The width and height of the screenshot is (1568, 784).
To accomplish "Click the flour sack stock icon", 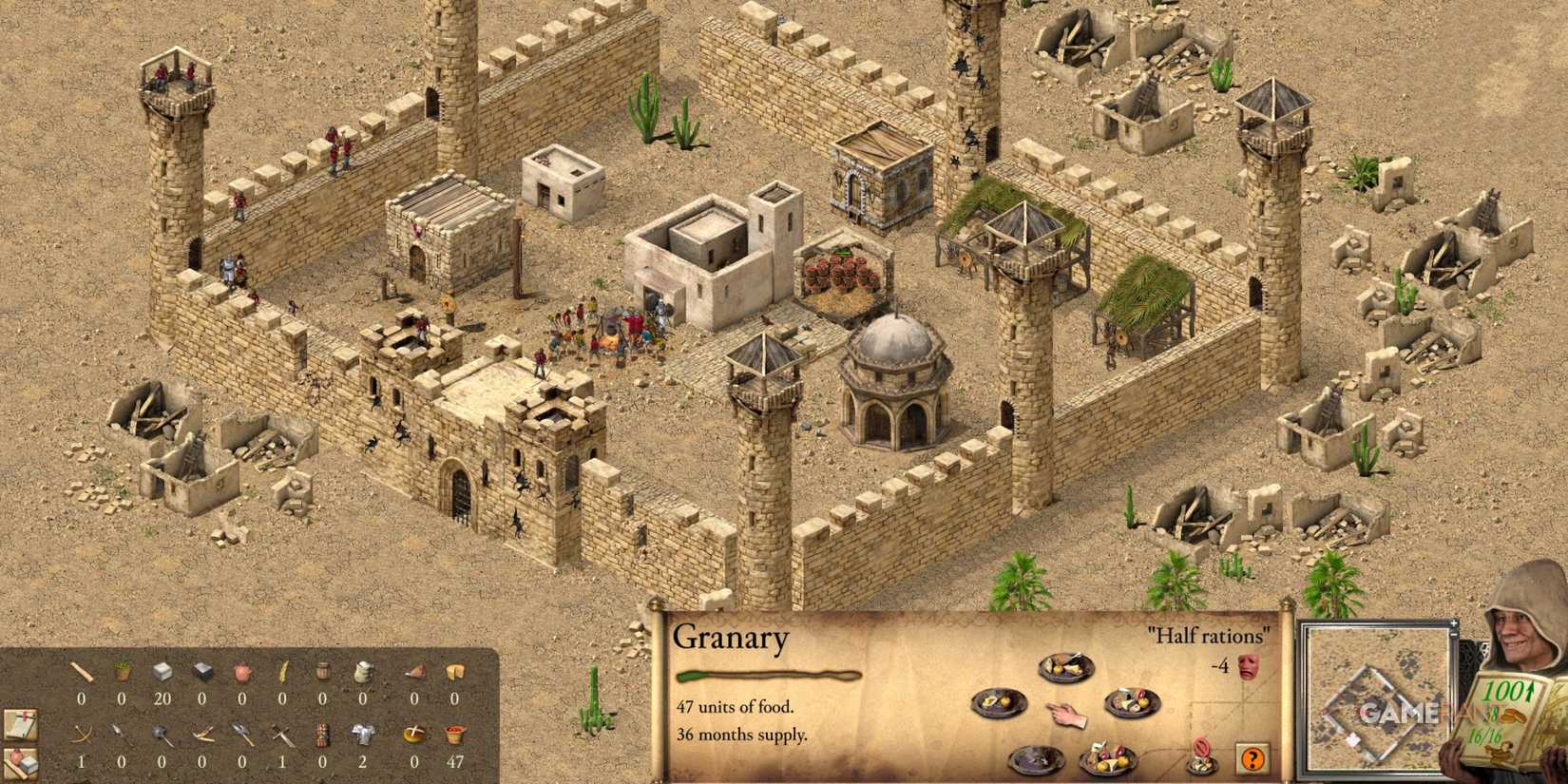I will [362, 672].
